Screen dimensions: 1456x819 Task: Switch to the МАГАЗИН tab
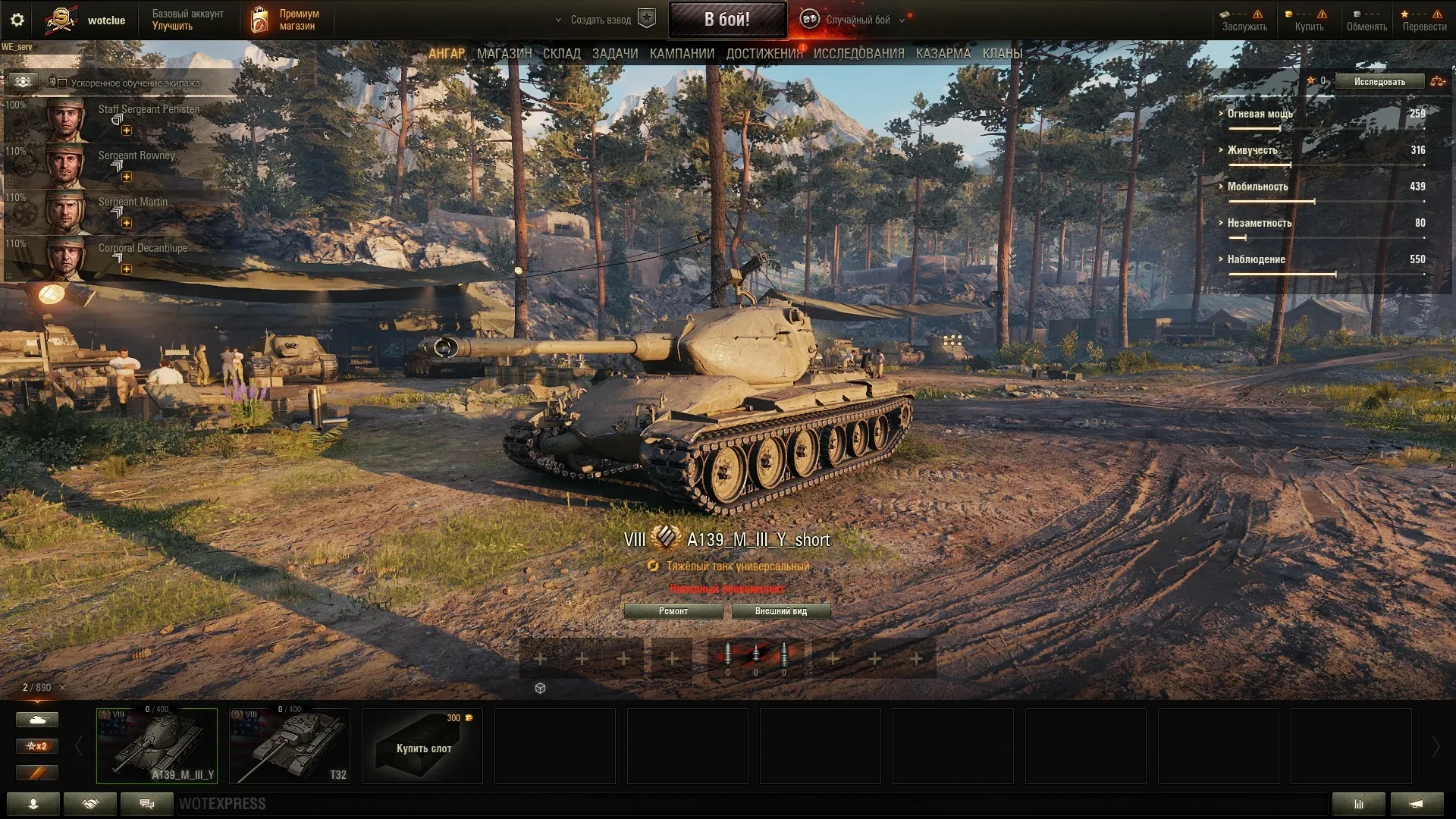(x=504, y=54)
